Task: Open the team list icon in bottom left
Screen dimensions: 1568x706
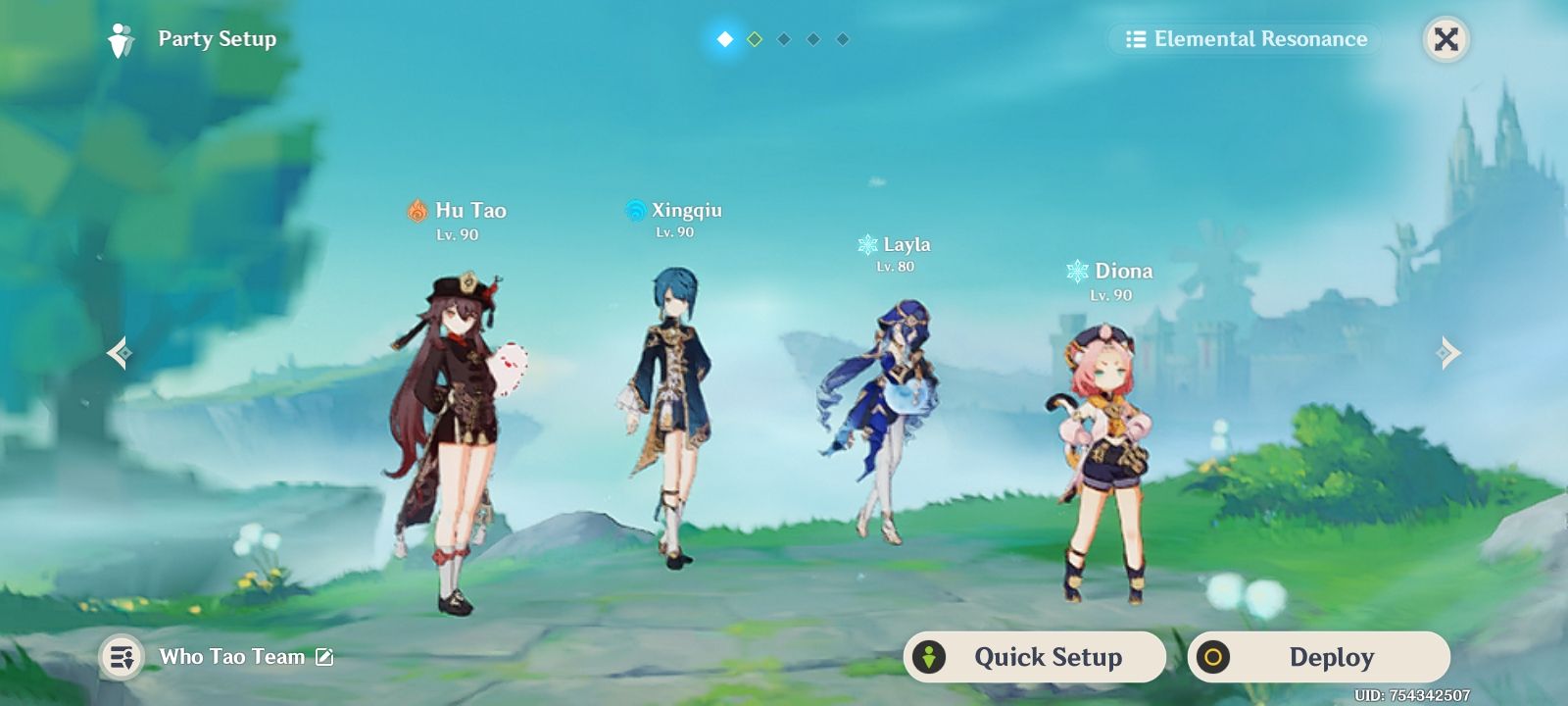Action: (122, 657)
